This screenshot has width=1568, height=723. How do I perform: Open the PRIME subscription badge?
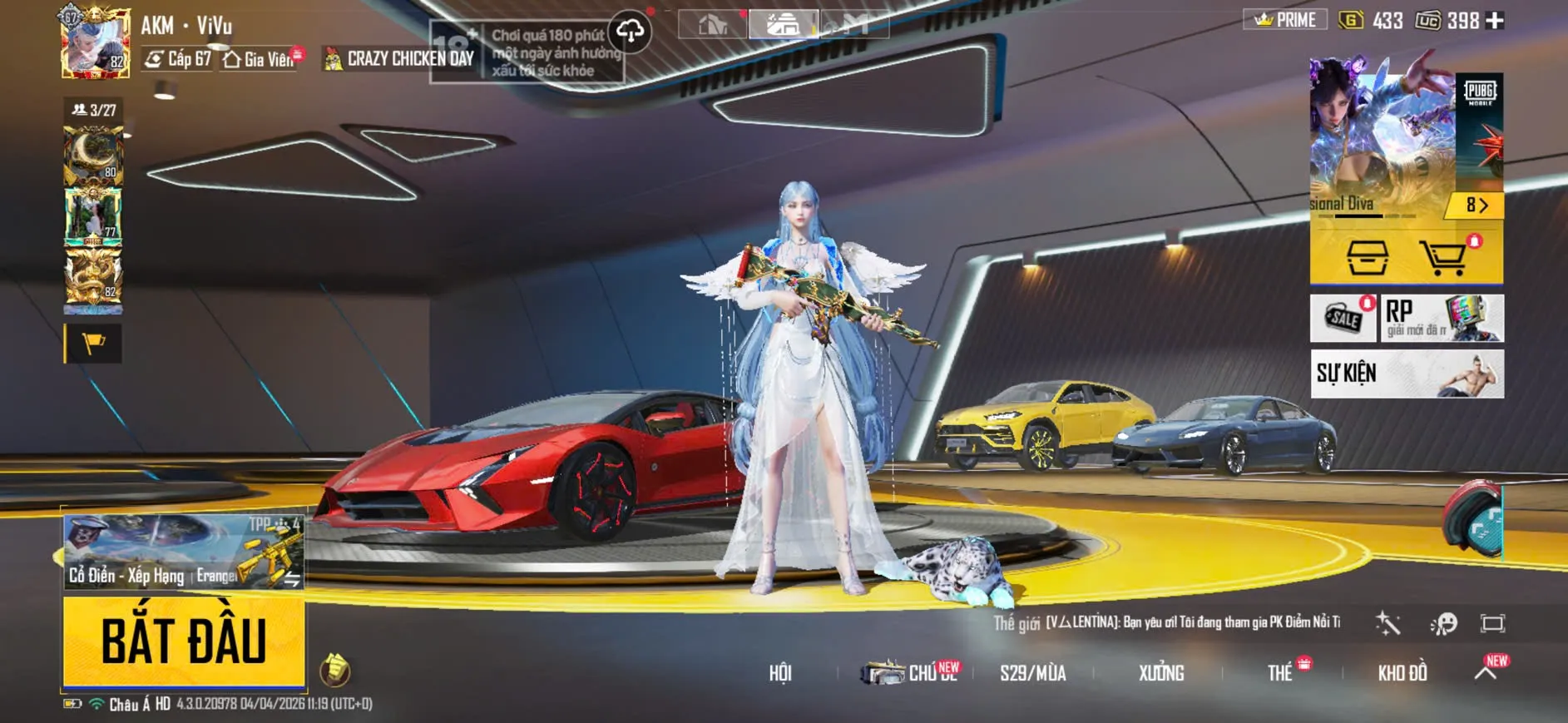(1285, 20)
